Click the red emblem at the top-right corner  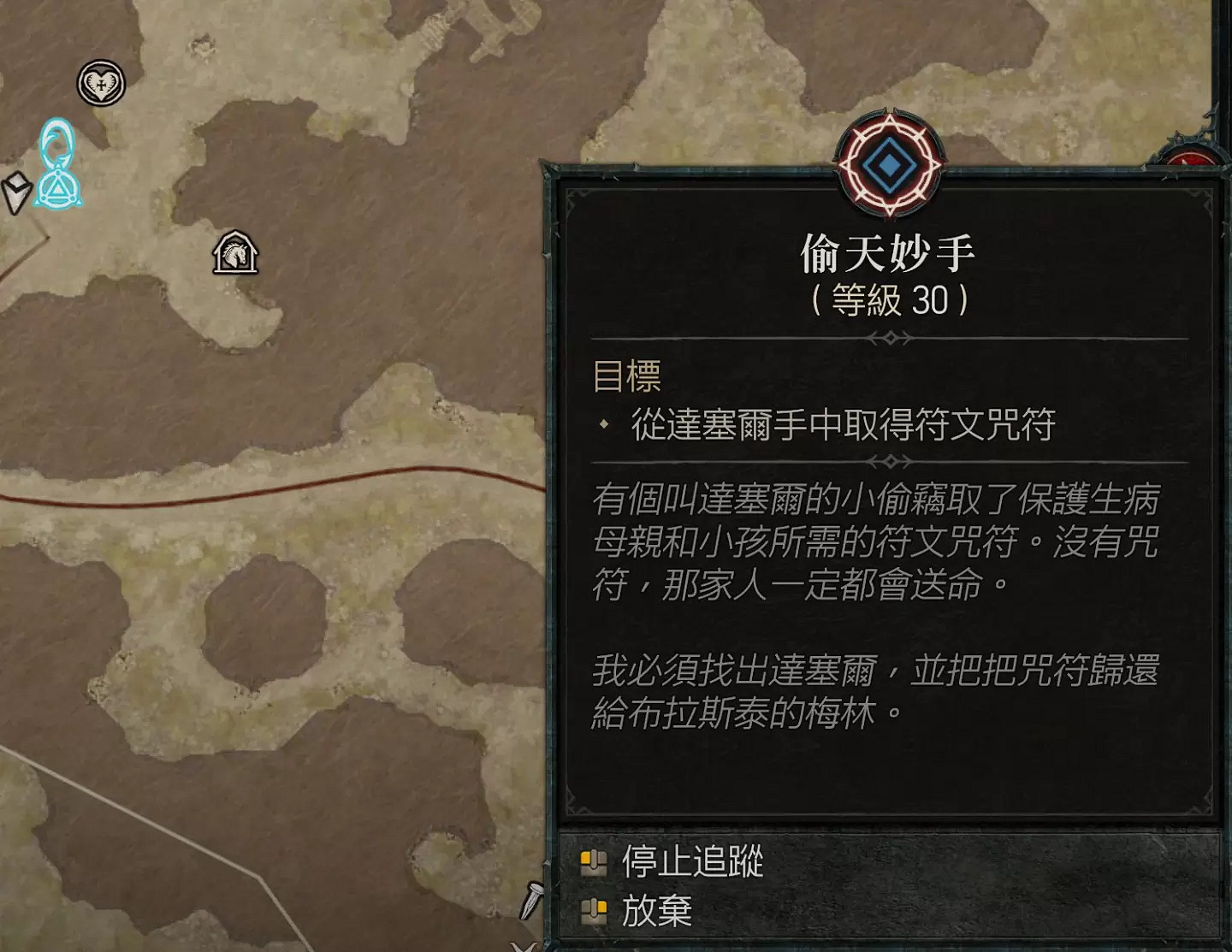(x=1189, y=157)
